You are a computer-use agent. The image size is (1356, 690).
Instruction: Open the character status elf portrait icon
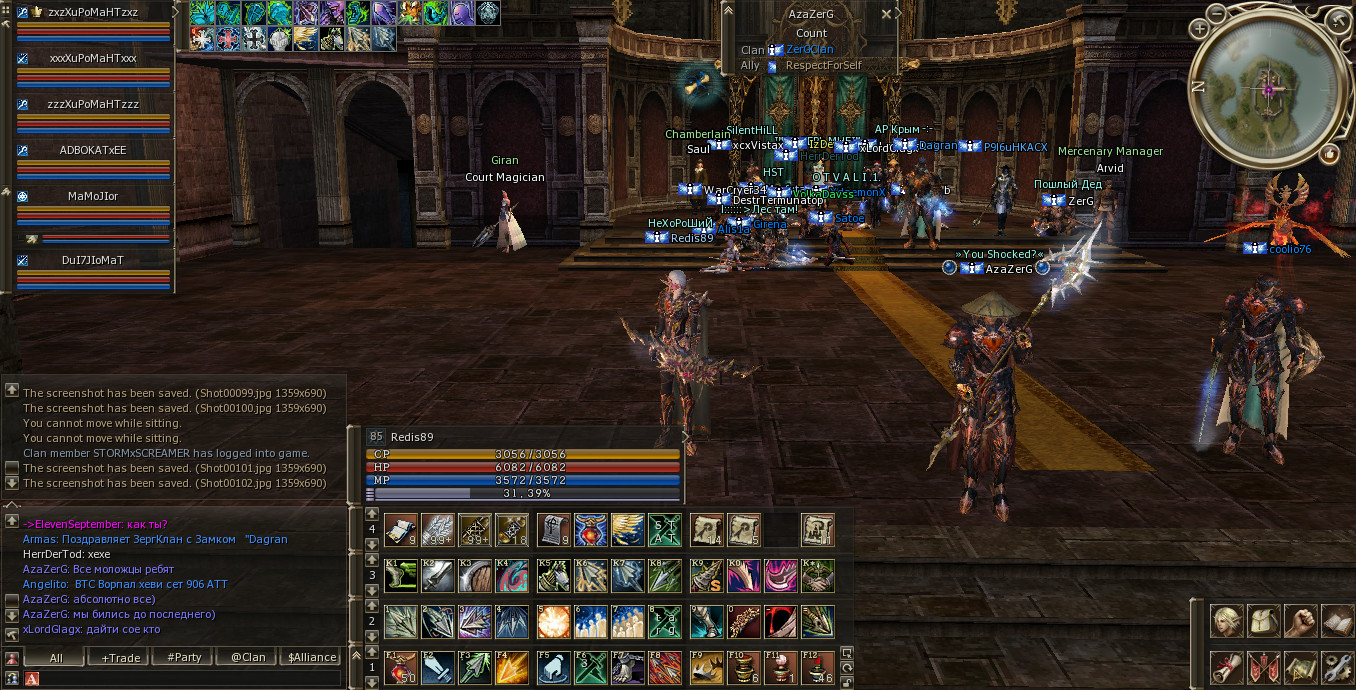point(1228,621)
